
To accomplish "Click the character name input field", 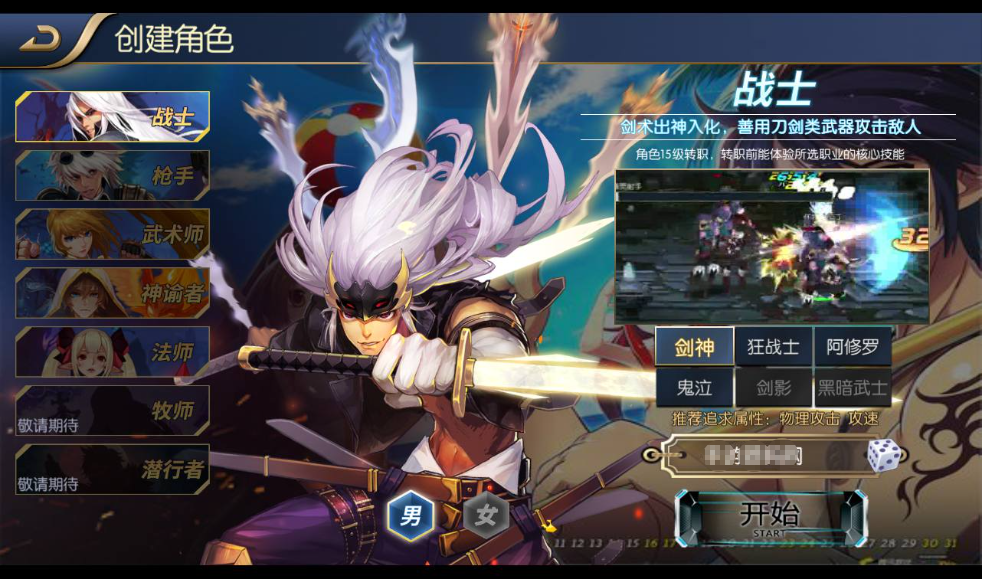I will 760,456.
